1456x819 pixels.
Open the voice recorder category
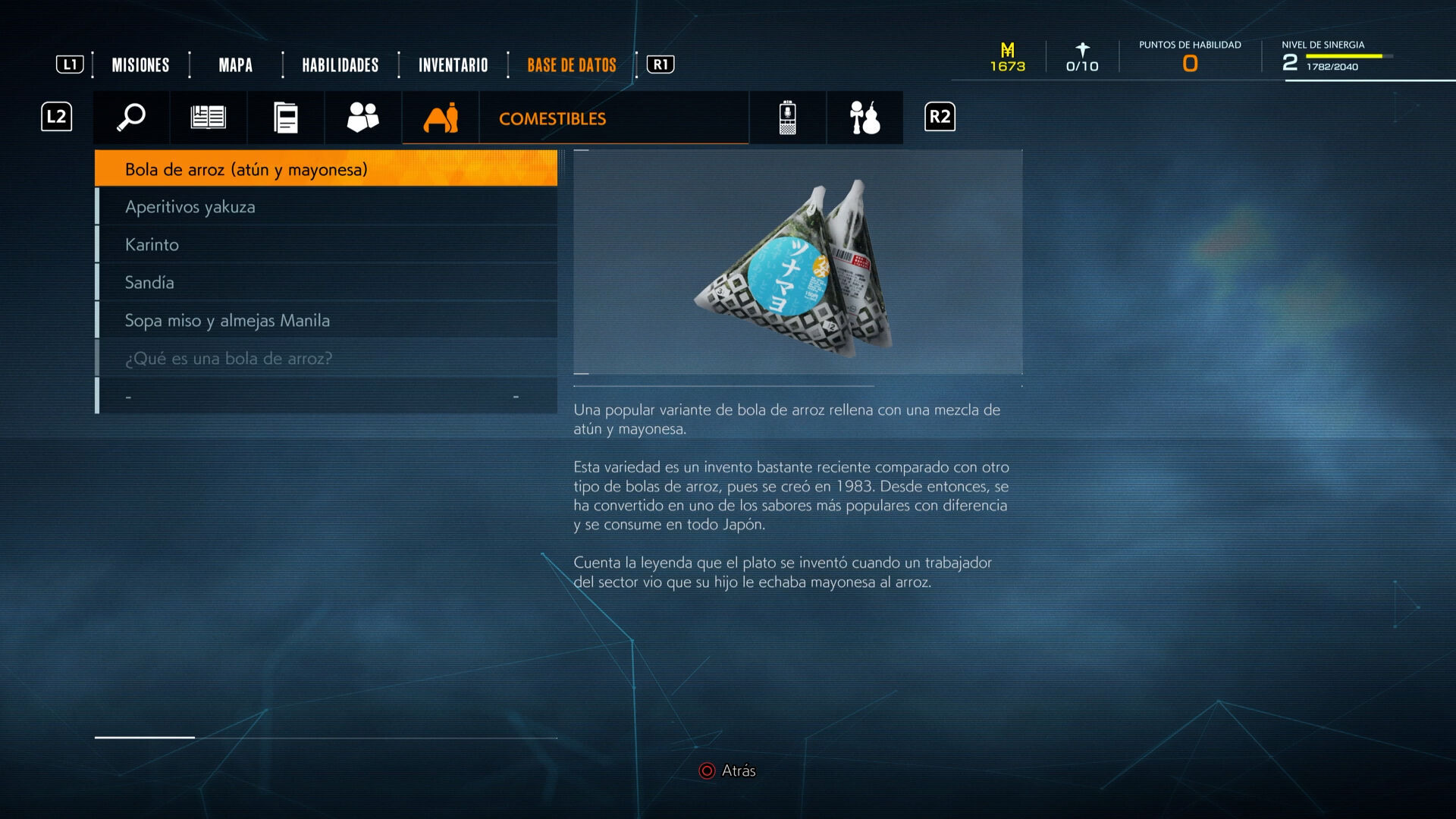coord(787,118)
